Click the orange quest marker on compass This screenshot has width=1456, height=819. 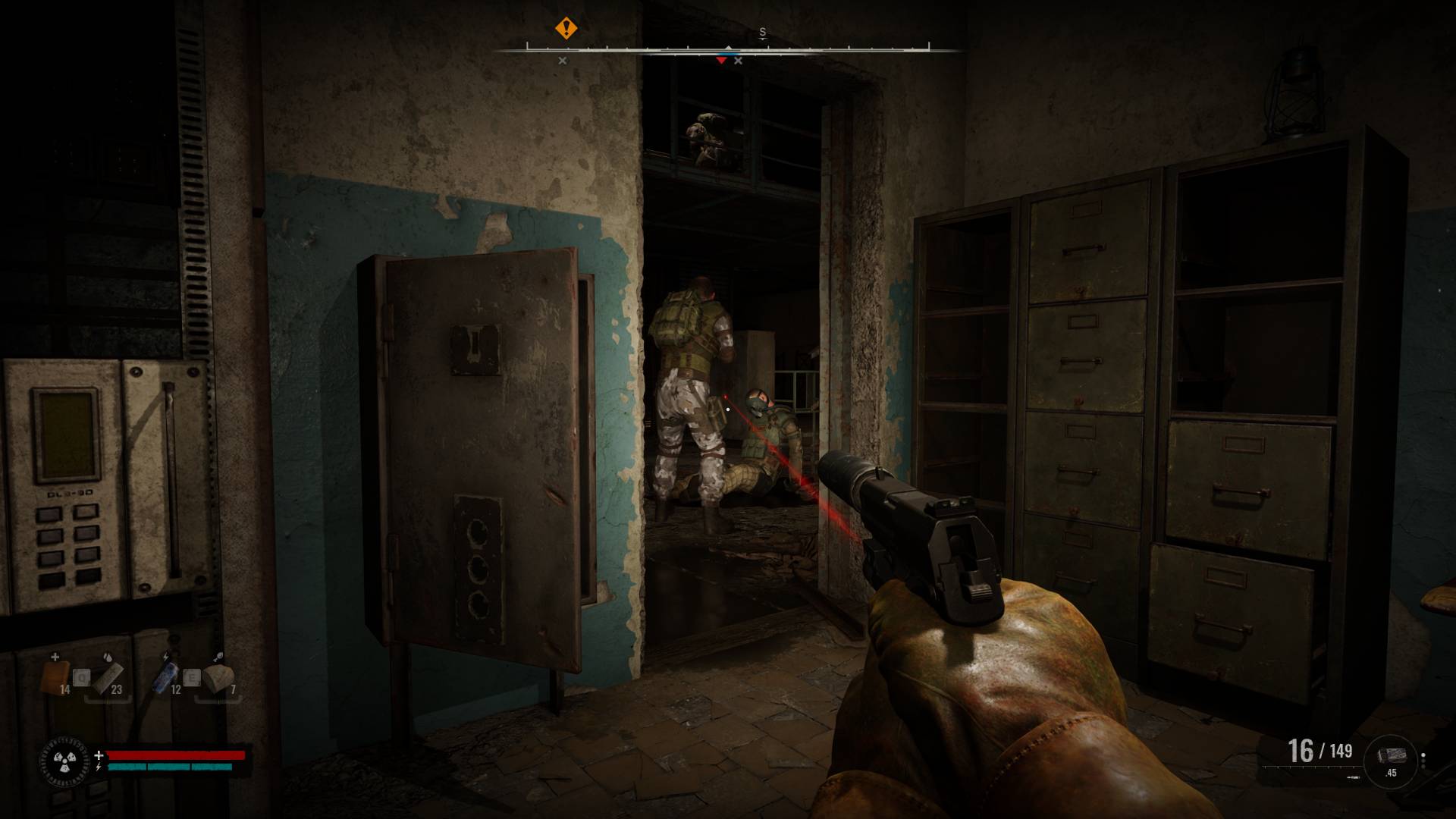566,29
